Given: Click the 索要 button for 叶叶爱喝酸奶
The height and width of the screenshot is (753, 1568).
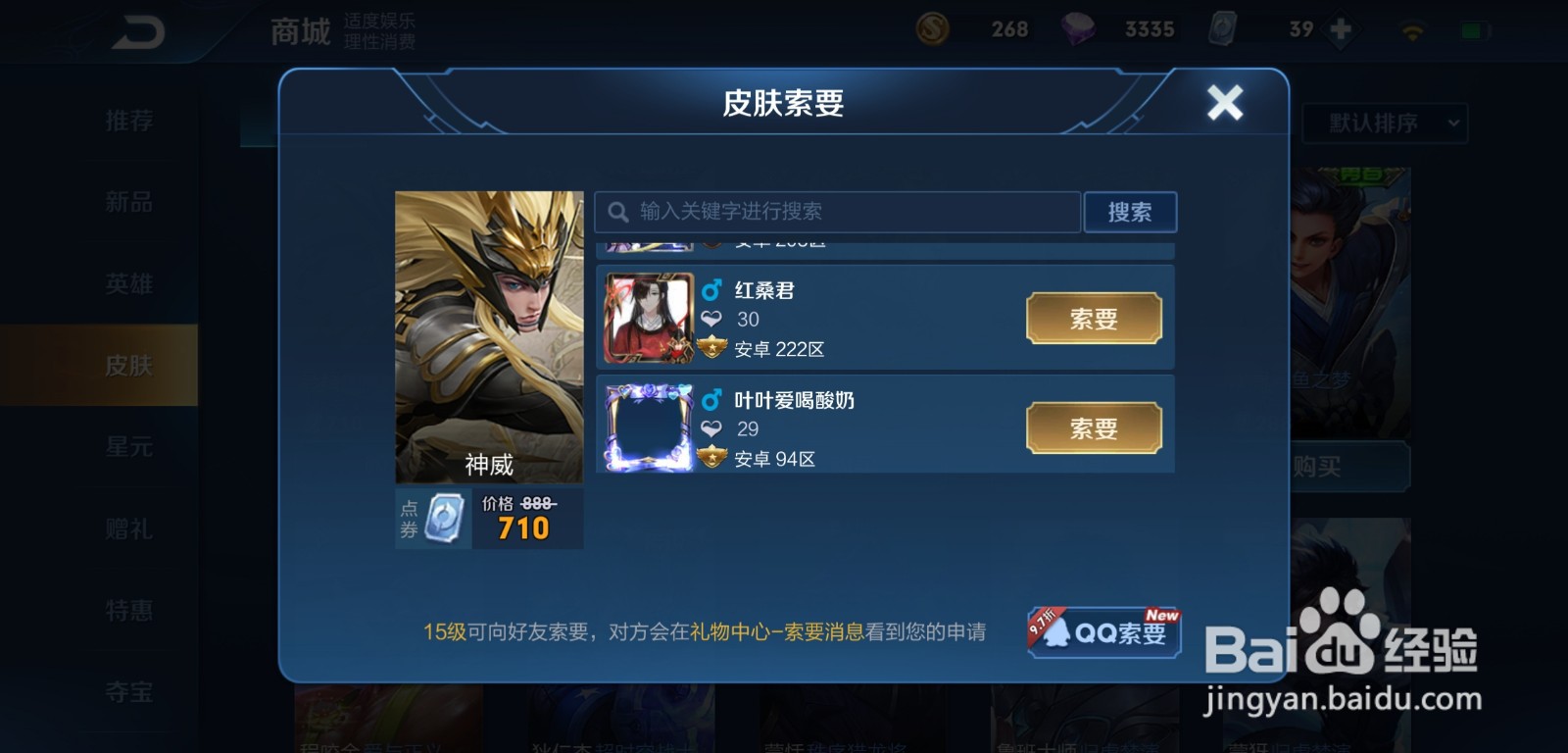Looking at the screenshot, I should click(1094, 427).
